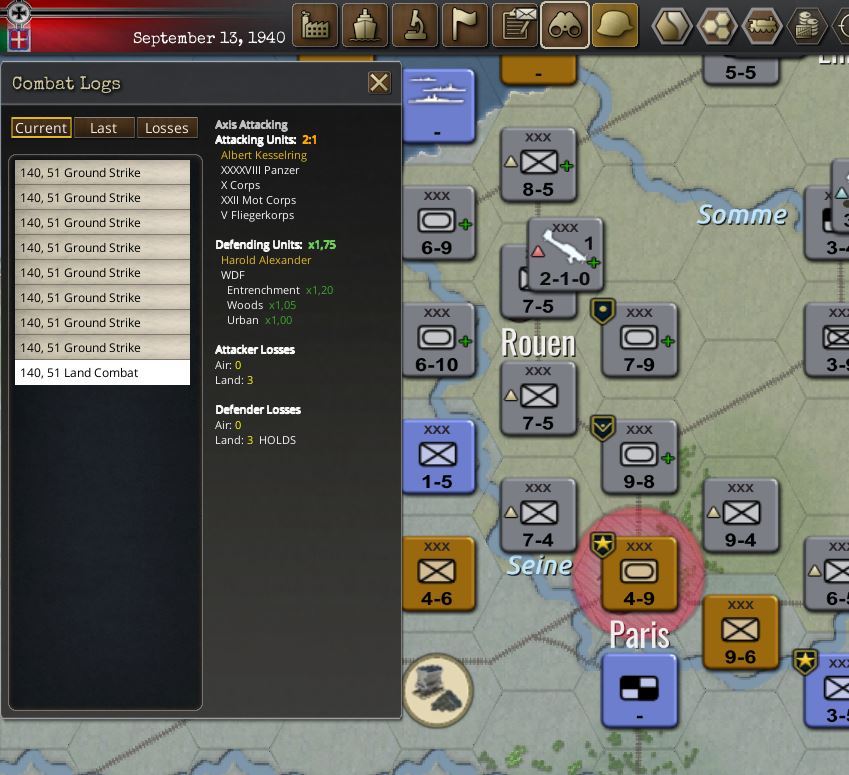849x775 pixels.
Task: Close the Combat Logs window
Action: tap(379, 83)
